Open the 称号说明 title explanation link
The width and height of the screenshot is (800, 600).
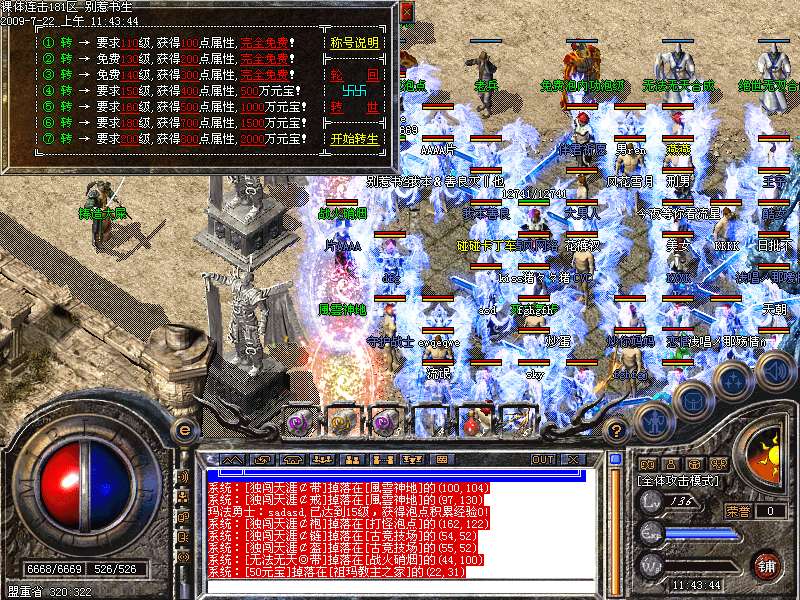pyautogui.click(x=355, y=44)
